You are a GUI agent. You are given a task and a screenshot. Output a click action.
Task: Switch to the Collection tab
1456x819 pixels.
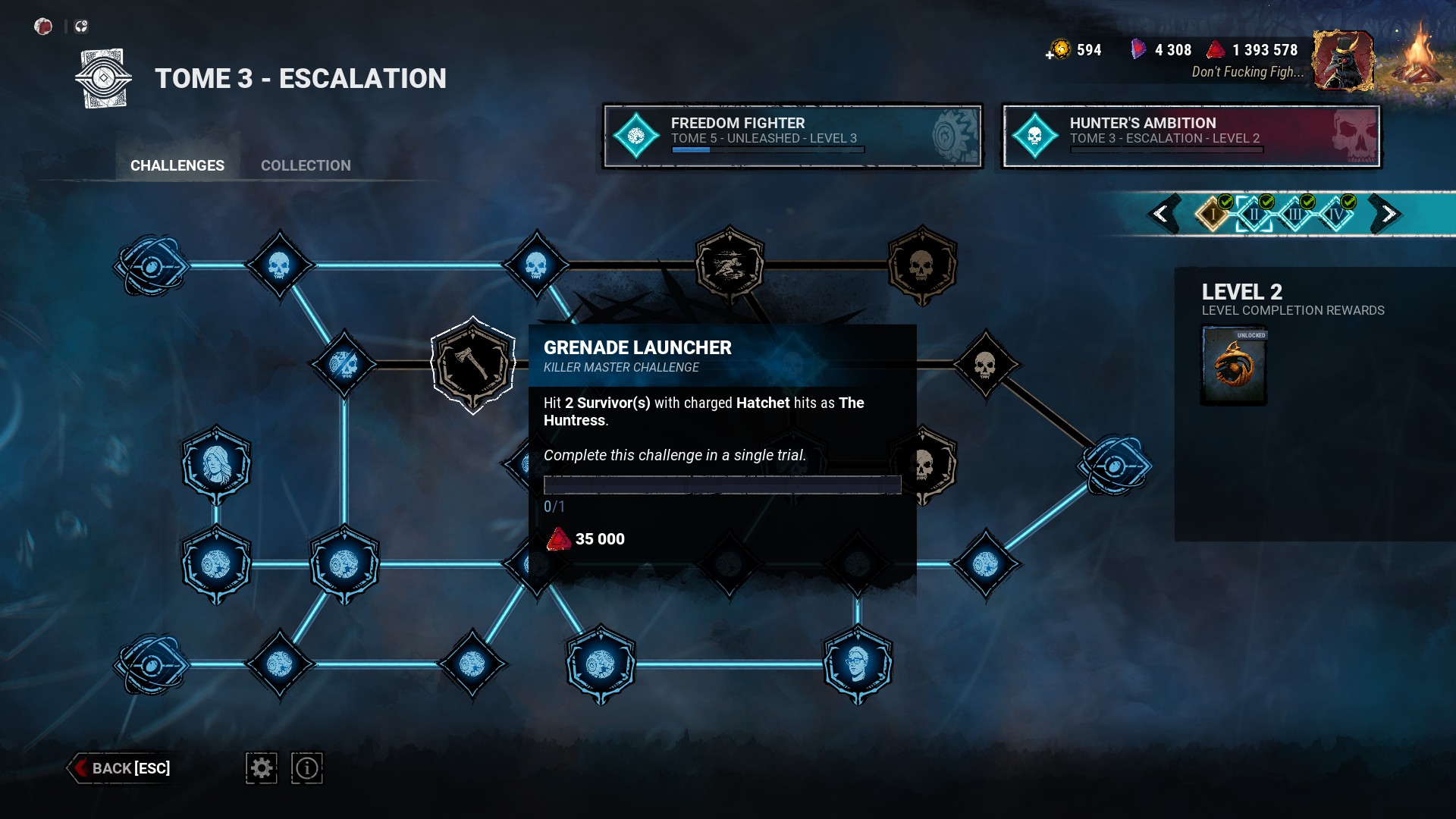pos(306,165)
